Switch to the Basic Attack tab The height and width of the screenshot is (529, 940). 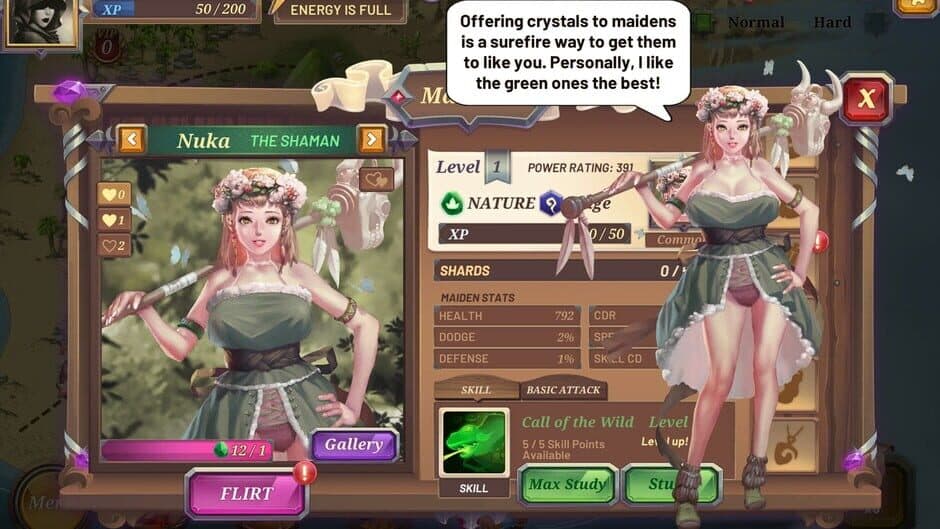(564, 390)
